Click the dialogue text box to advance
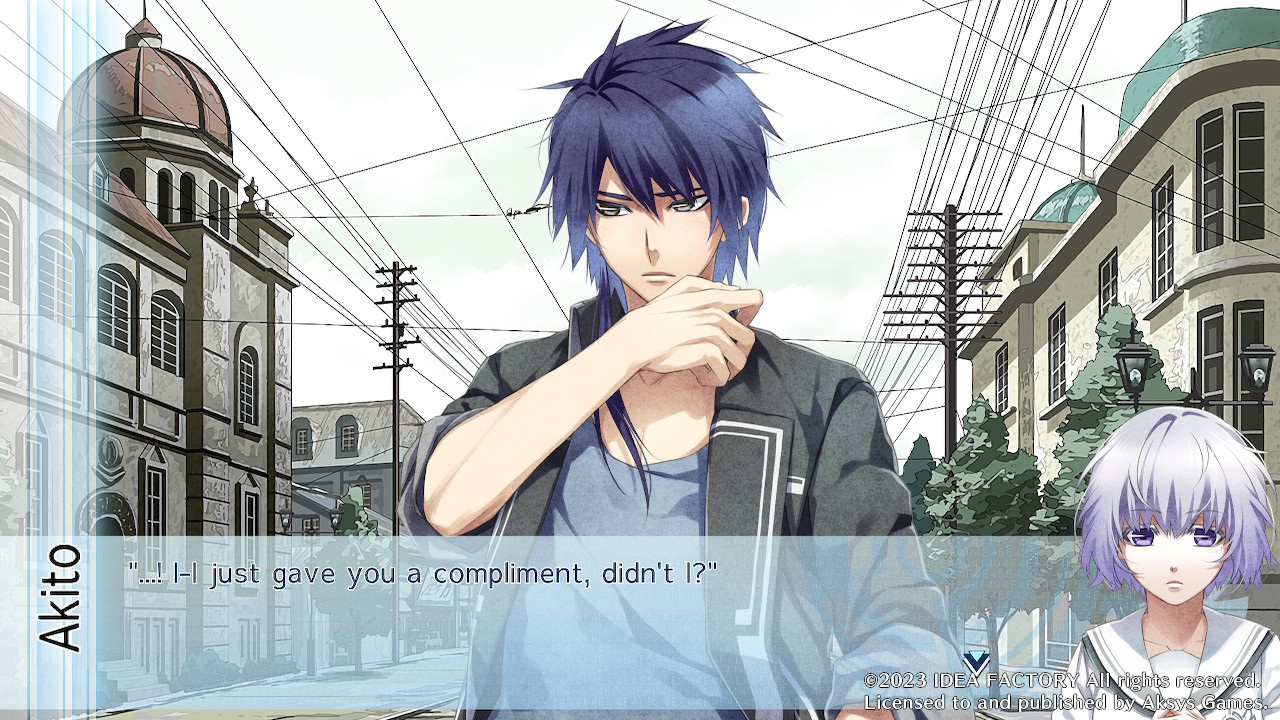1280x720 pixels. tap(500, 600)
